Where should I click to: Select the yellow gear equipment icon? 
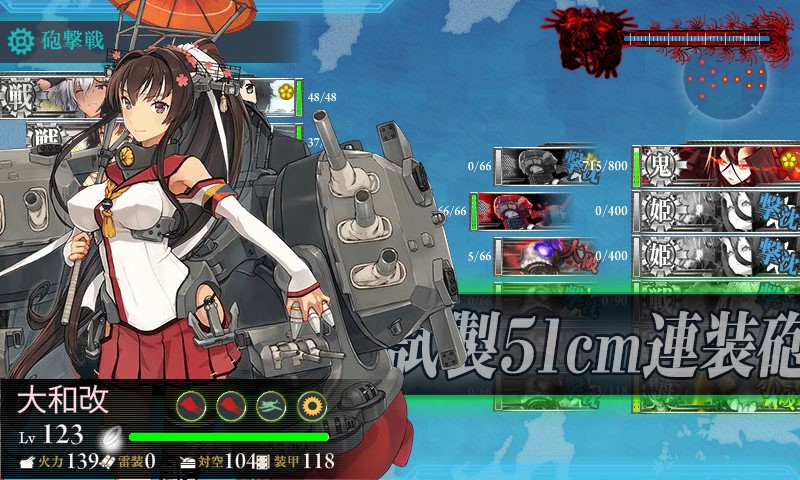tap(311, 405)
